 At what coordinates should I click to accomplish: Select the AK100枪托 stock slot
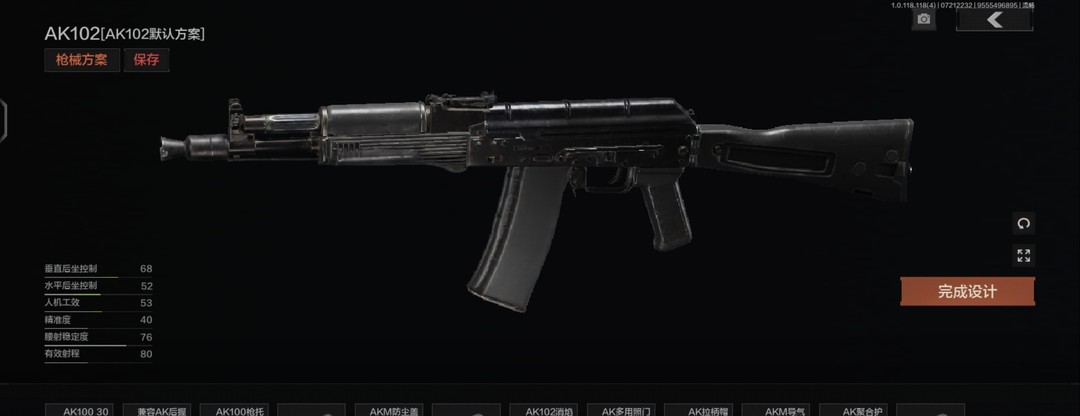[x=235, y=410]
